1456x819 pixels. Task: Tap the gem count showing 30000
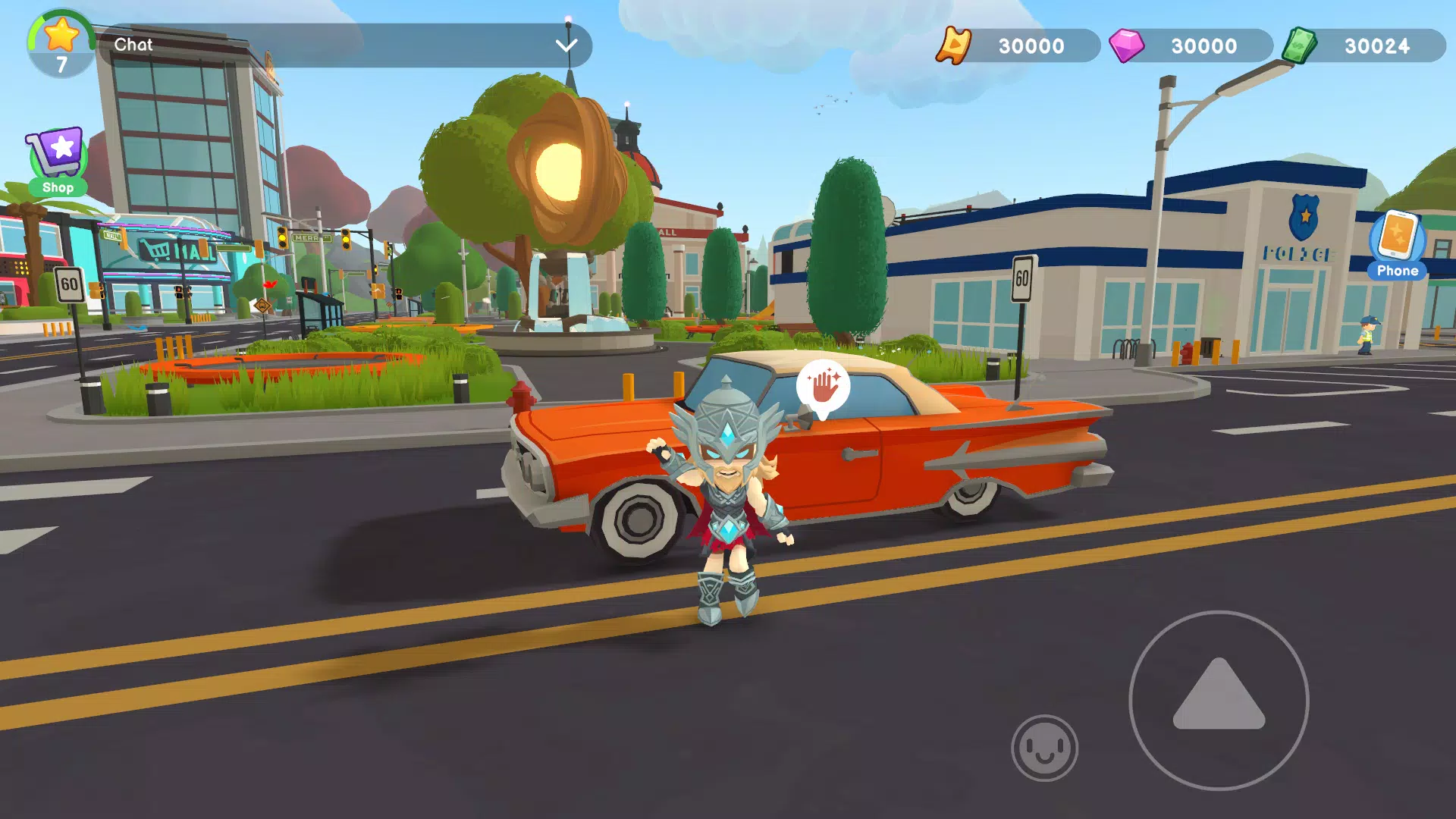tap(1206, 46)
